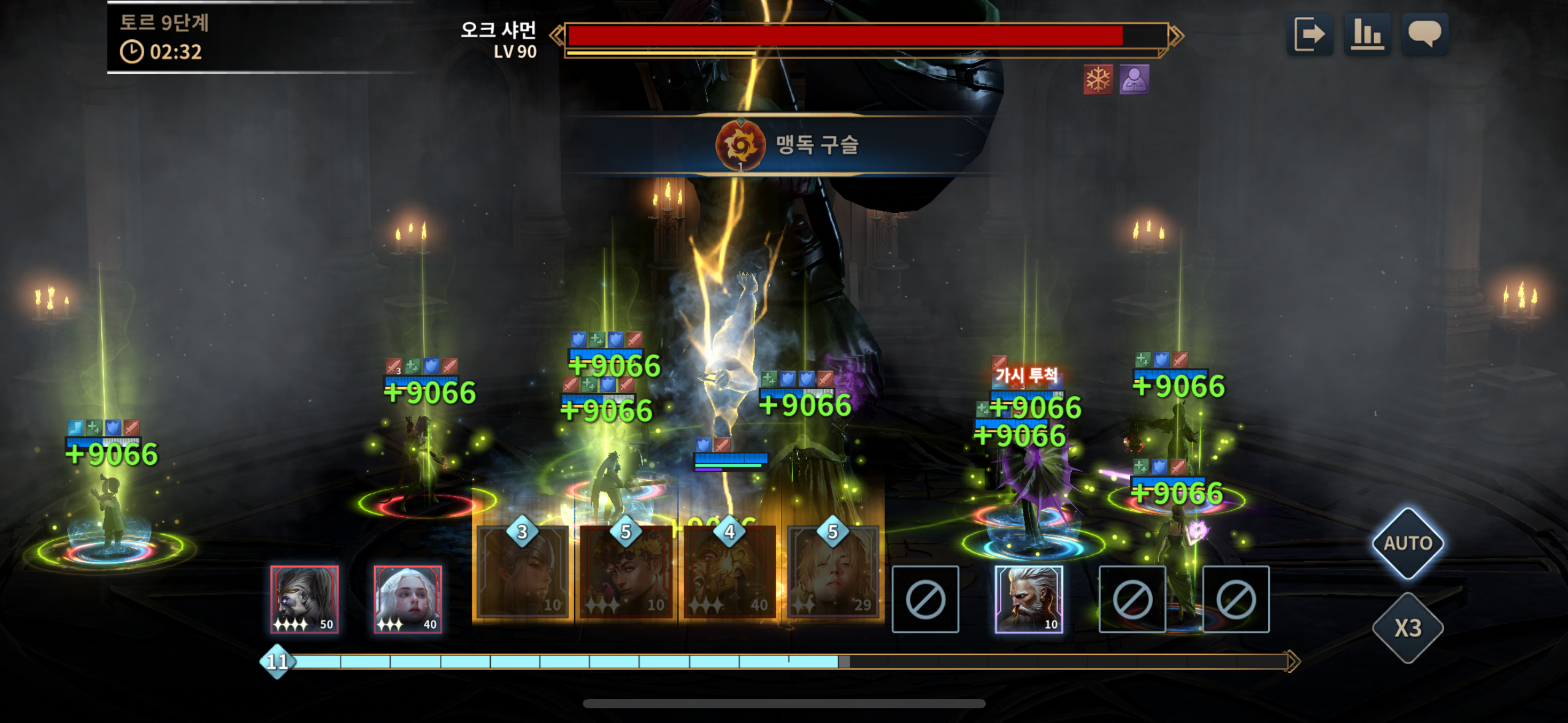
Task: Select the masked hero card costing 50
Action: point(304,599)
